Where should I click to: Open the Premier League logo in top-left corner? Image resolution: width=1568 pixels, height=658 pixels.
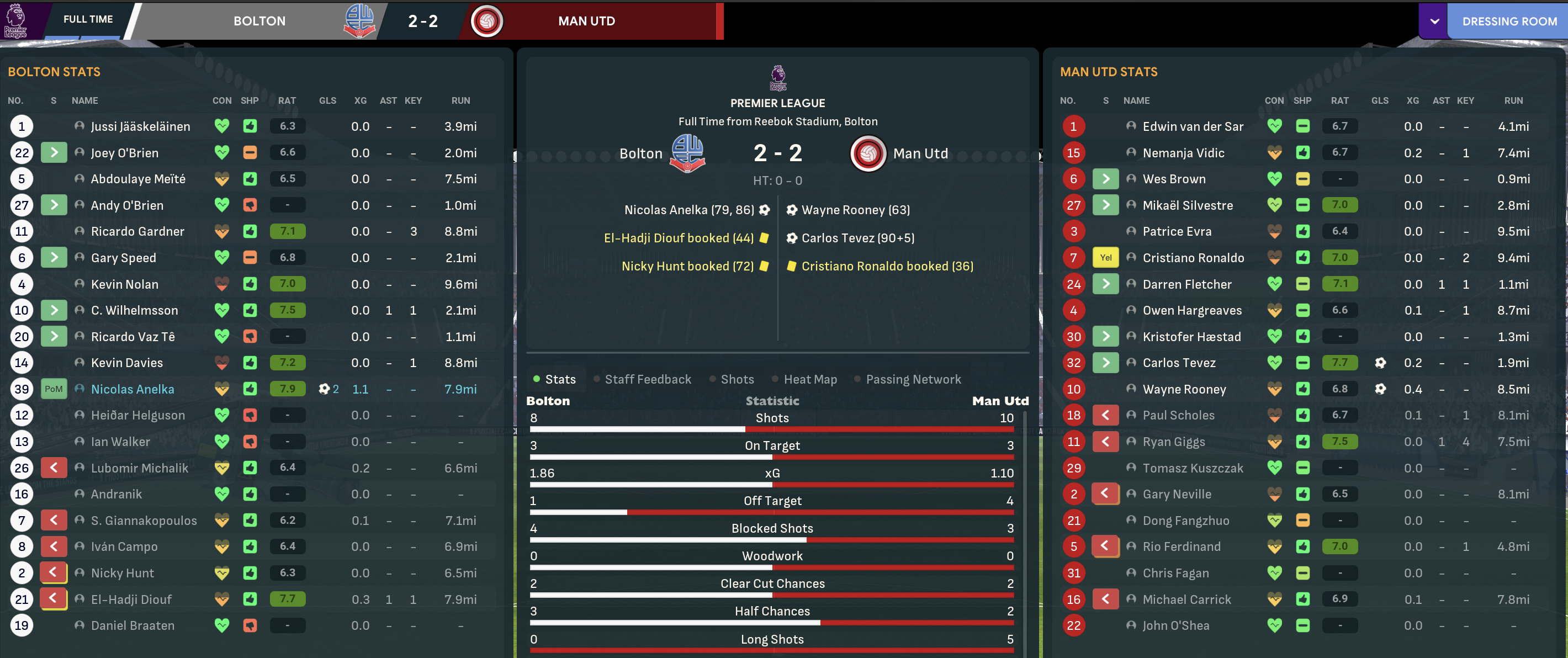pos(16,20)
